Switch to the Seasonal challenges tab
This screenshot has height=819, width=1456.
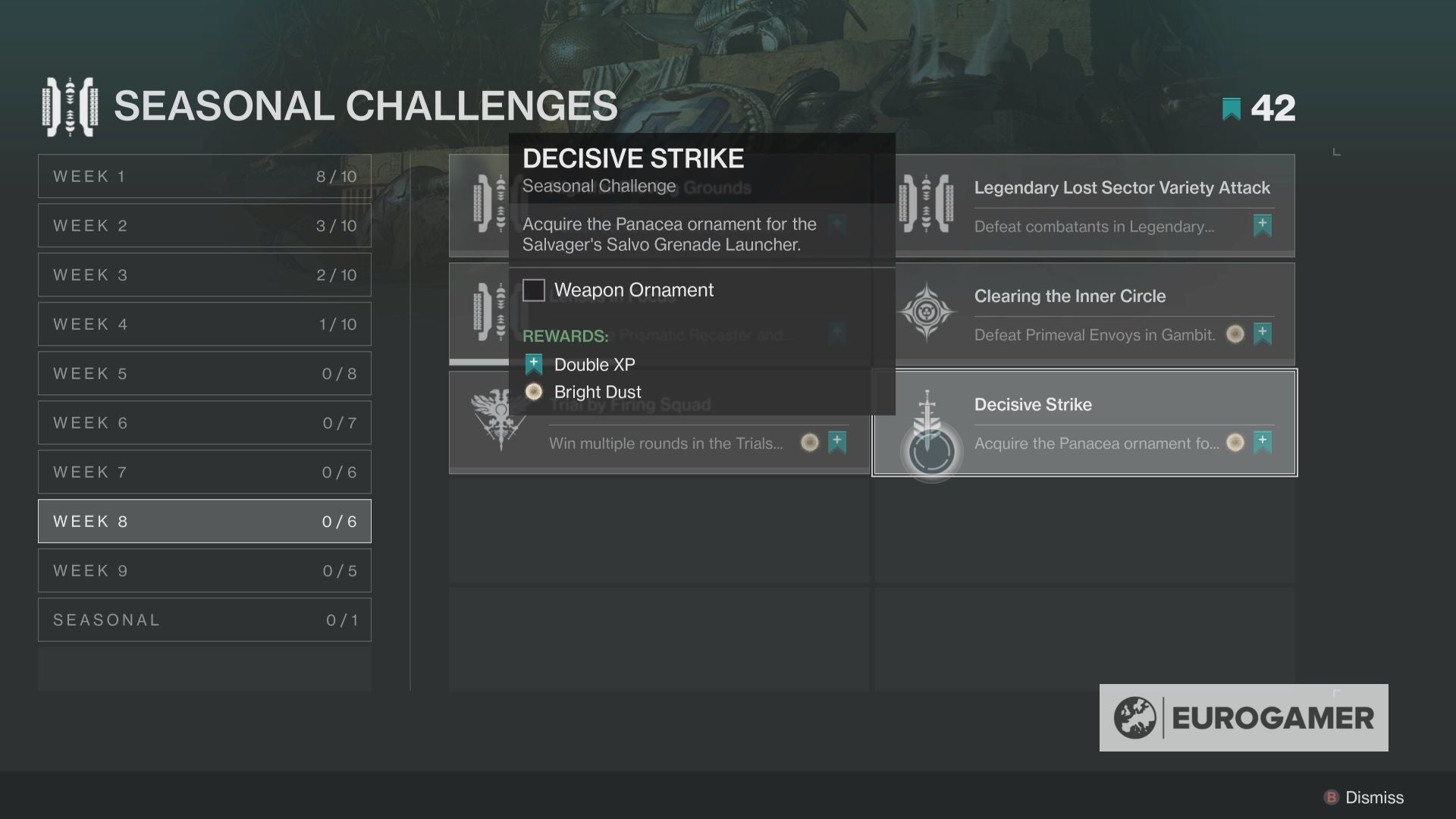pyautogui.click(x=204, y=620)
